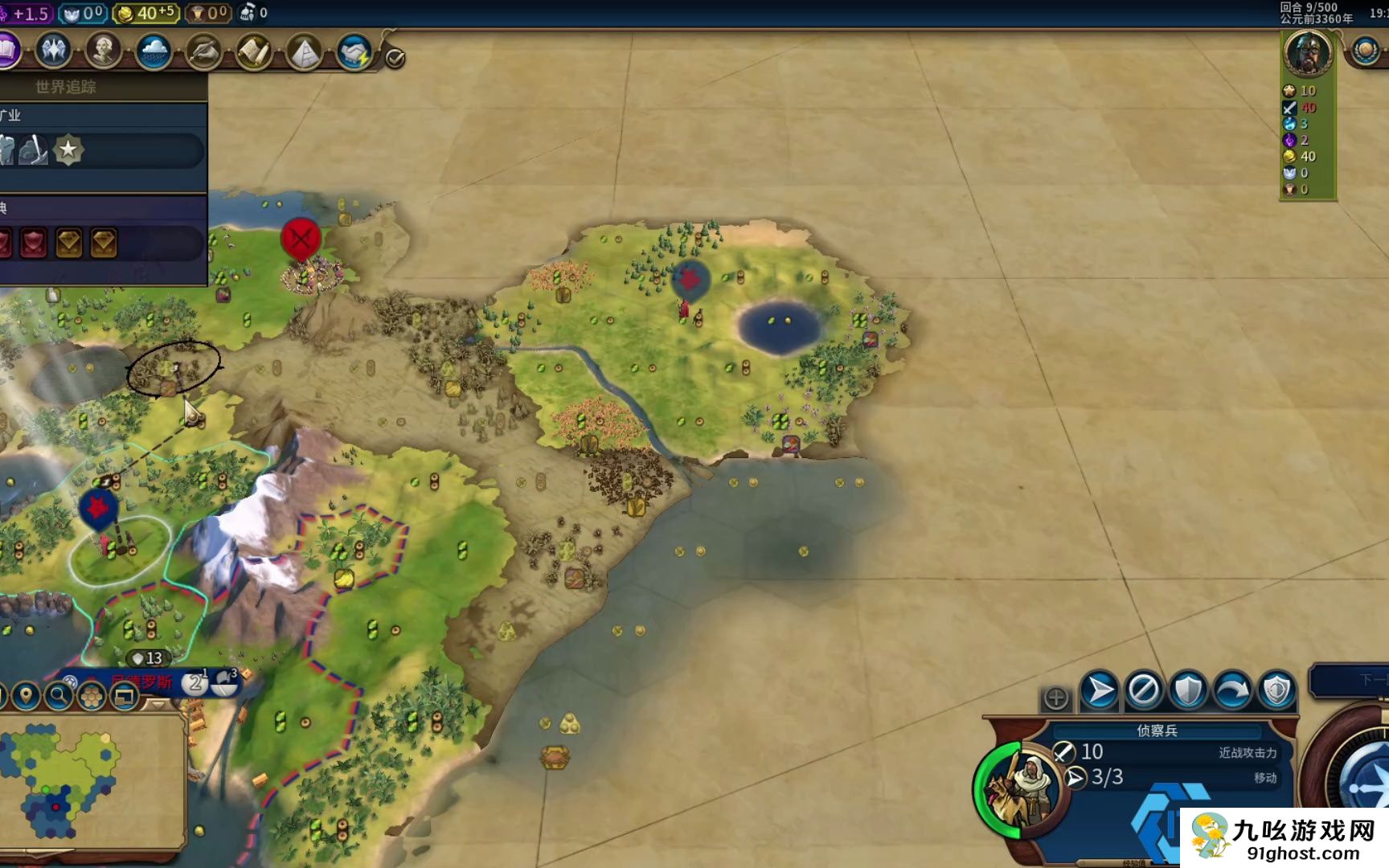Select the move-to arrow unit command
Screen dimensions: 1389x868
(1099, 690)
